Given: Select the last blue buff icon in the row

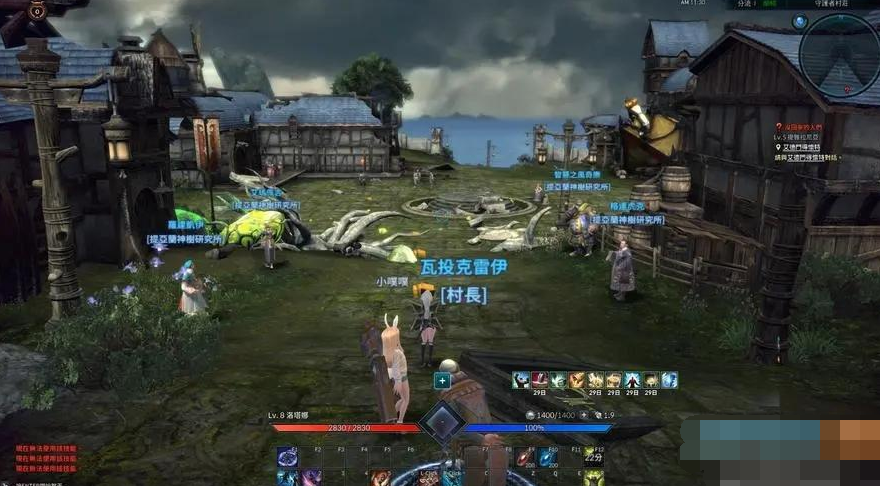Looking at the screenshot, I should tap(669, 380).
